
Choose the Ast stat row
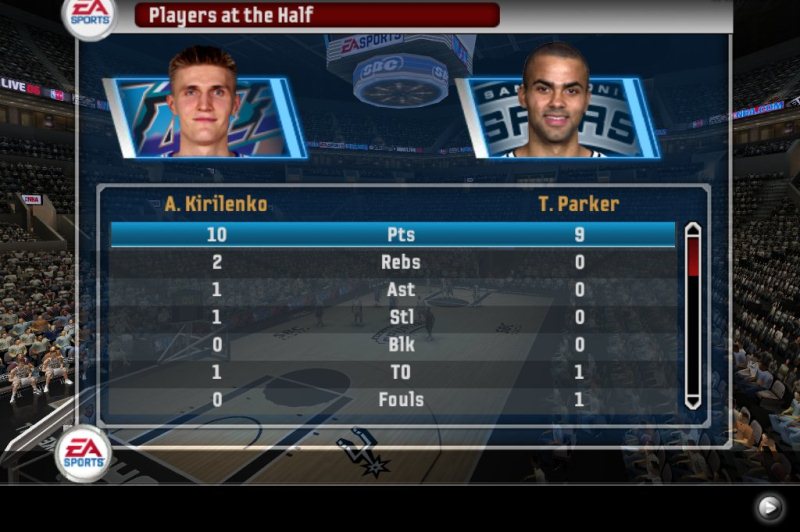(392, 290)
